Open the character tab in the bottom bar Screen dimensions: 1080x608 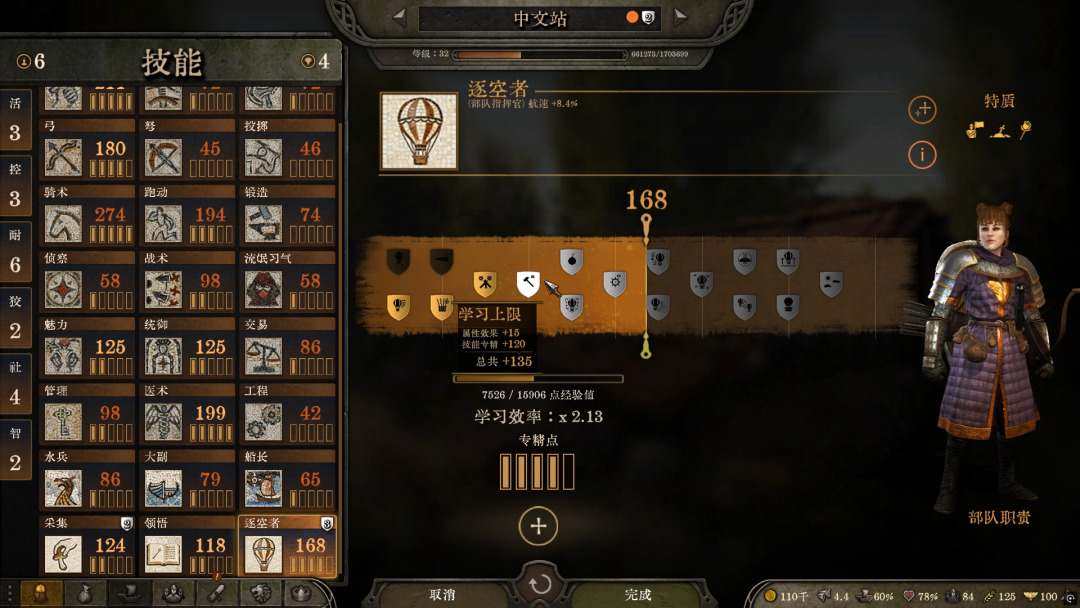click(41, 594)
